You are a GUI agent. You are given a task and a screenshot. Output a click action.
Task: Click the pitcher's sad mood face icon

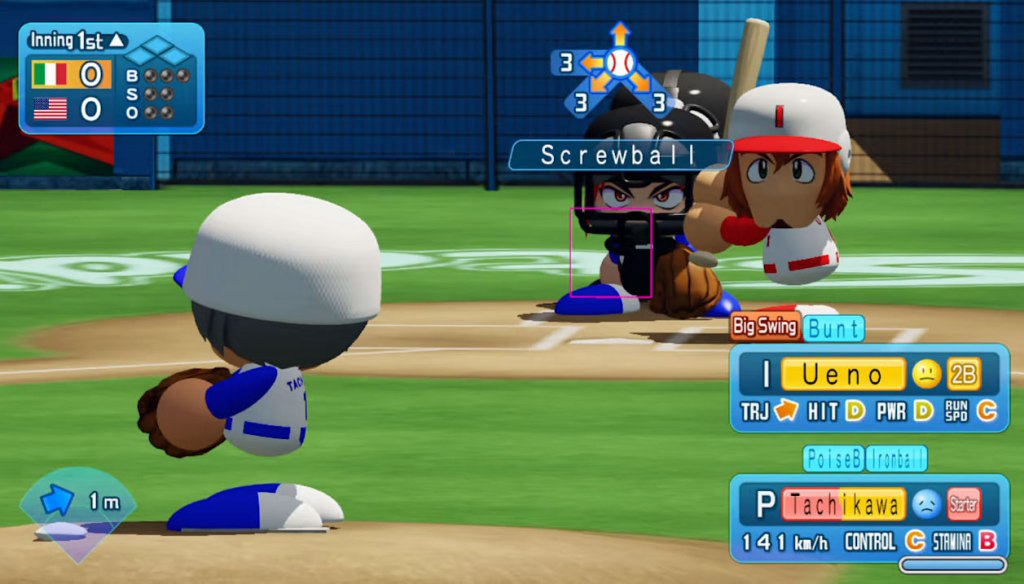point(925,504)
